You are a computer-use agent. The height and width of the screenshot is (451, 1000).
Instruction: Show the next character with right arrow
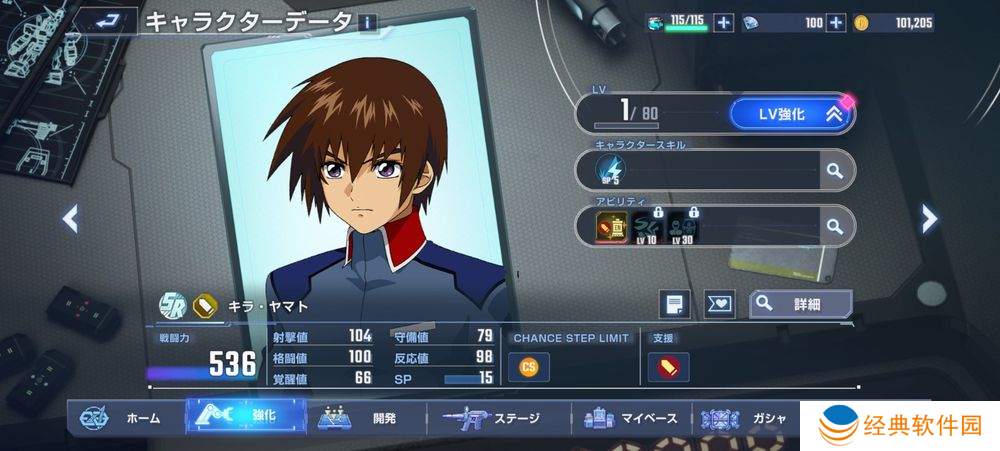tap(929, 218)
